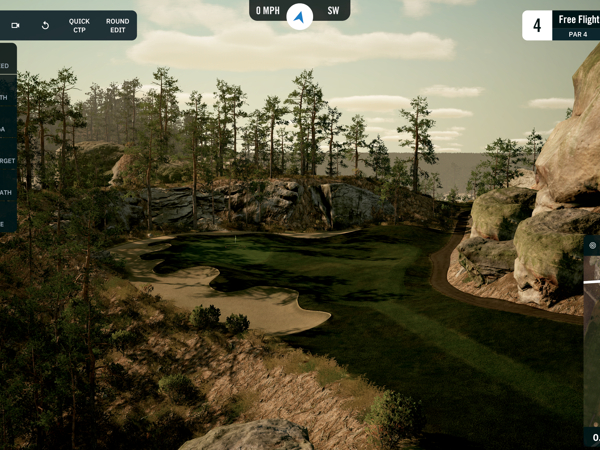Viewport: 600px width, 450px height.
Task: Select the left panel entry ending in 'ATH'
Action: (x=7, y=192)
